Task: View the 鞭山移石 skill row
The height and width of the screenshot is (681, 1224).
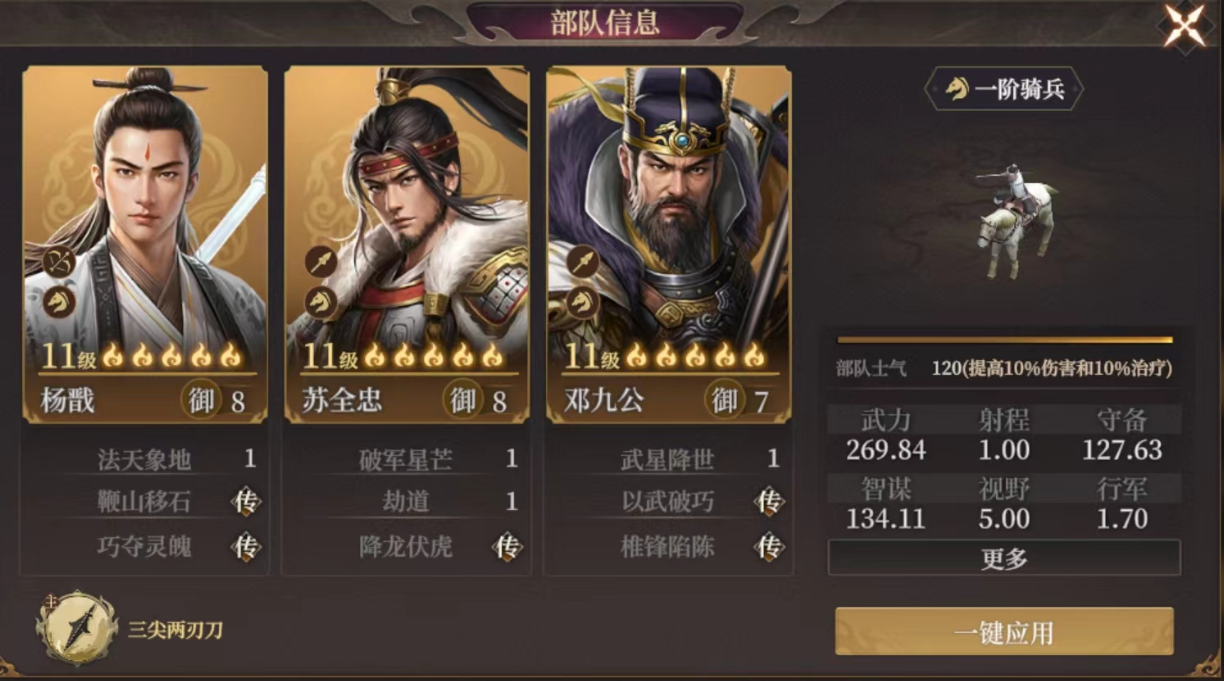Action: pyautogui.click(x=145, y=502)
